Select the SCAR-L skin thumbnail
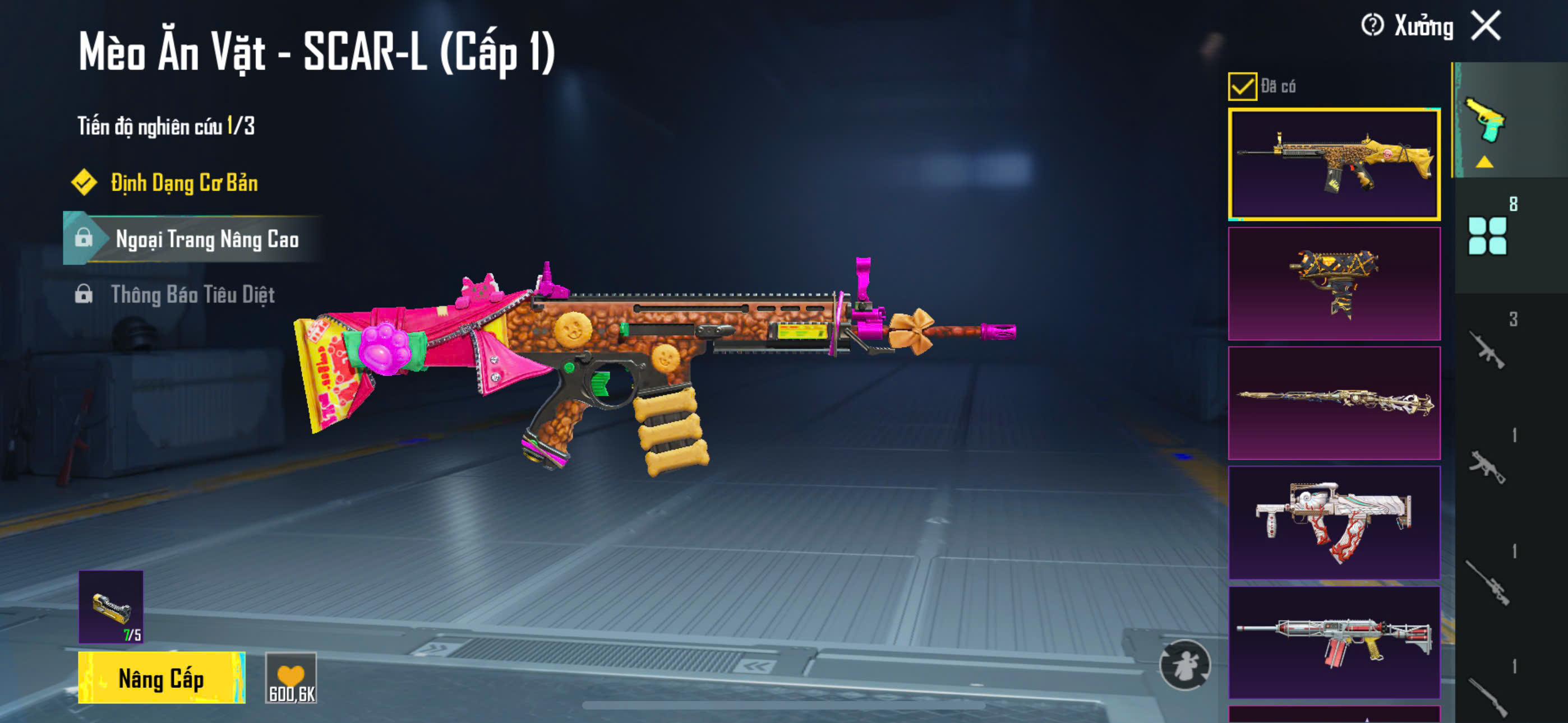 [x=1334, y=164]
